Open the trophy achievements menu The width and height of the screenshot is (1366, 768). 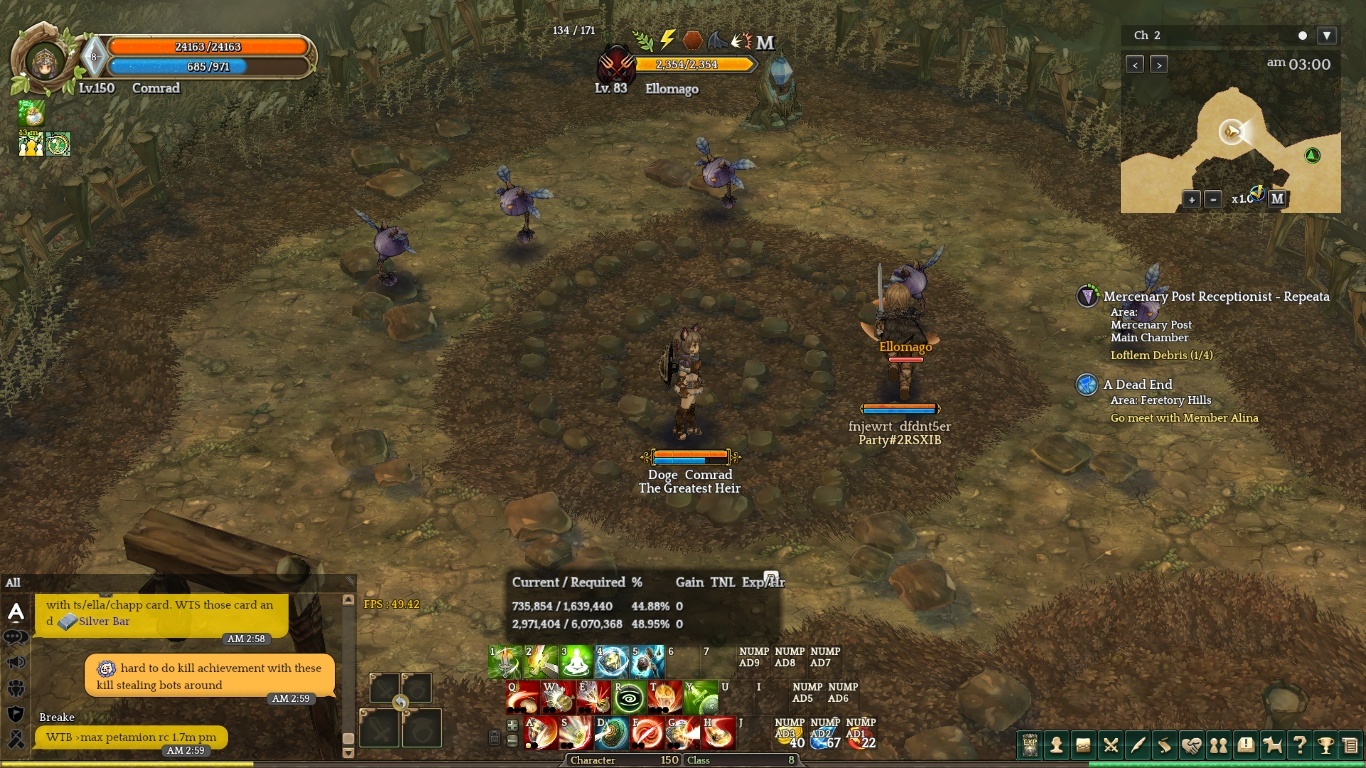pyautogui.click(x=1326, y=745)
